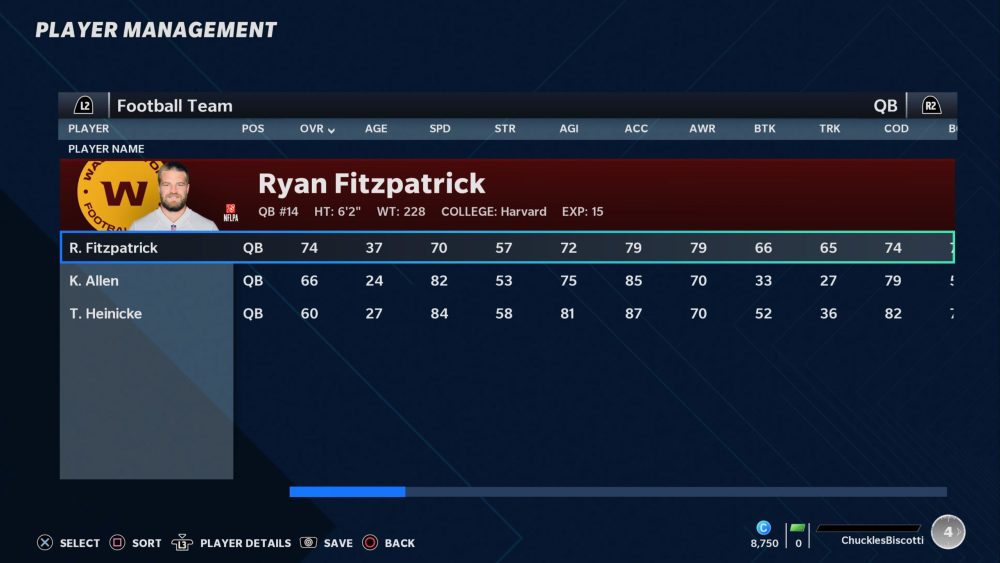Sort by the TRK column header
Screen dimensions: 1000x563
coord(830,129)
